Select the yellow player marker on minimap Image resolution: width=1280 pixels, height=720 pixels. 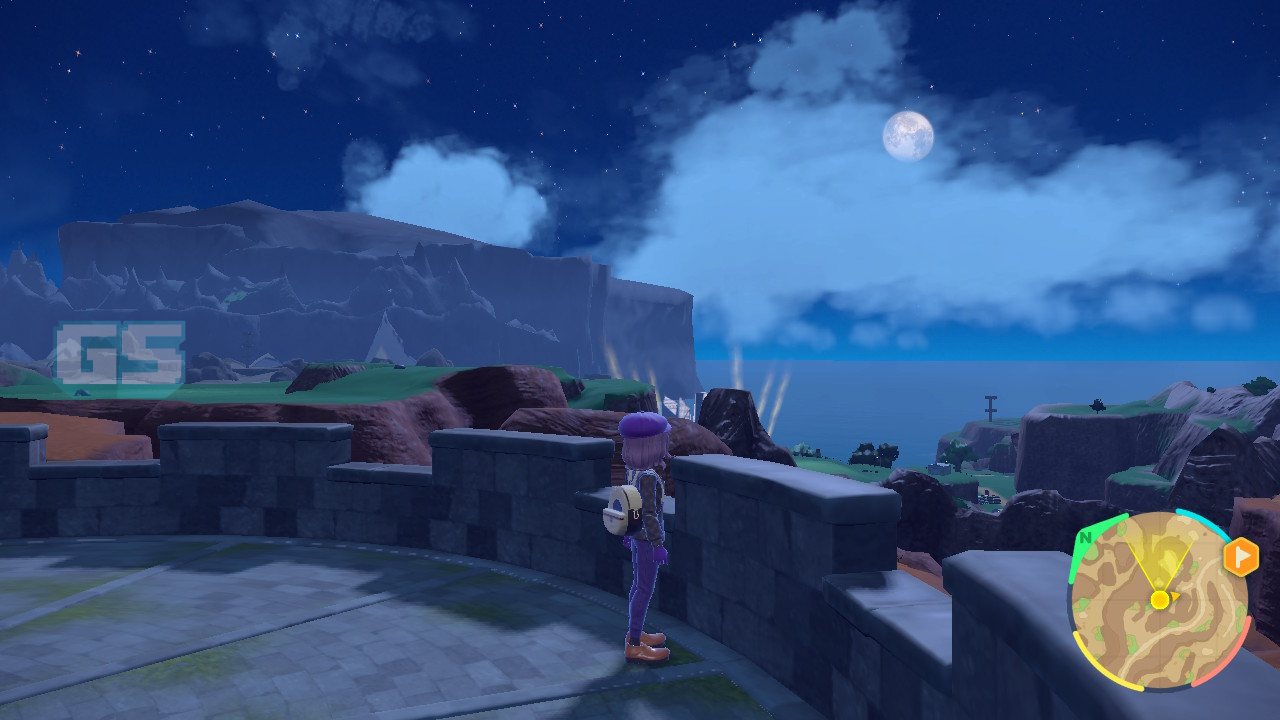(1159, 599)
